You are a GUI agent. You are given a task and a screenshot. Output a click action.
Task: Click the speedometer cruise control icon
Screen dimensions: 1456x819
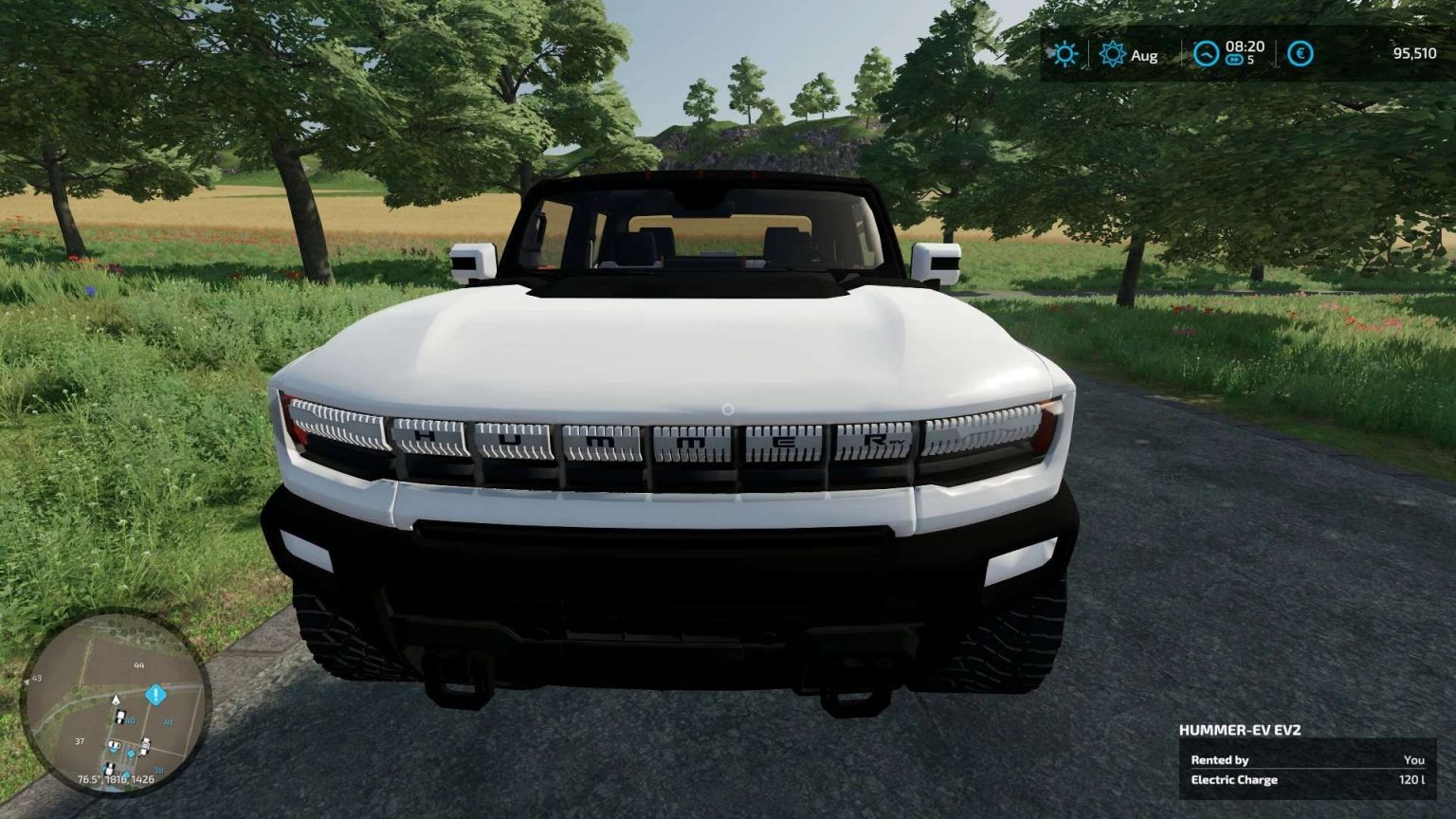click(x=1206, y=53)
